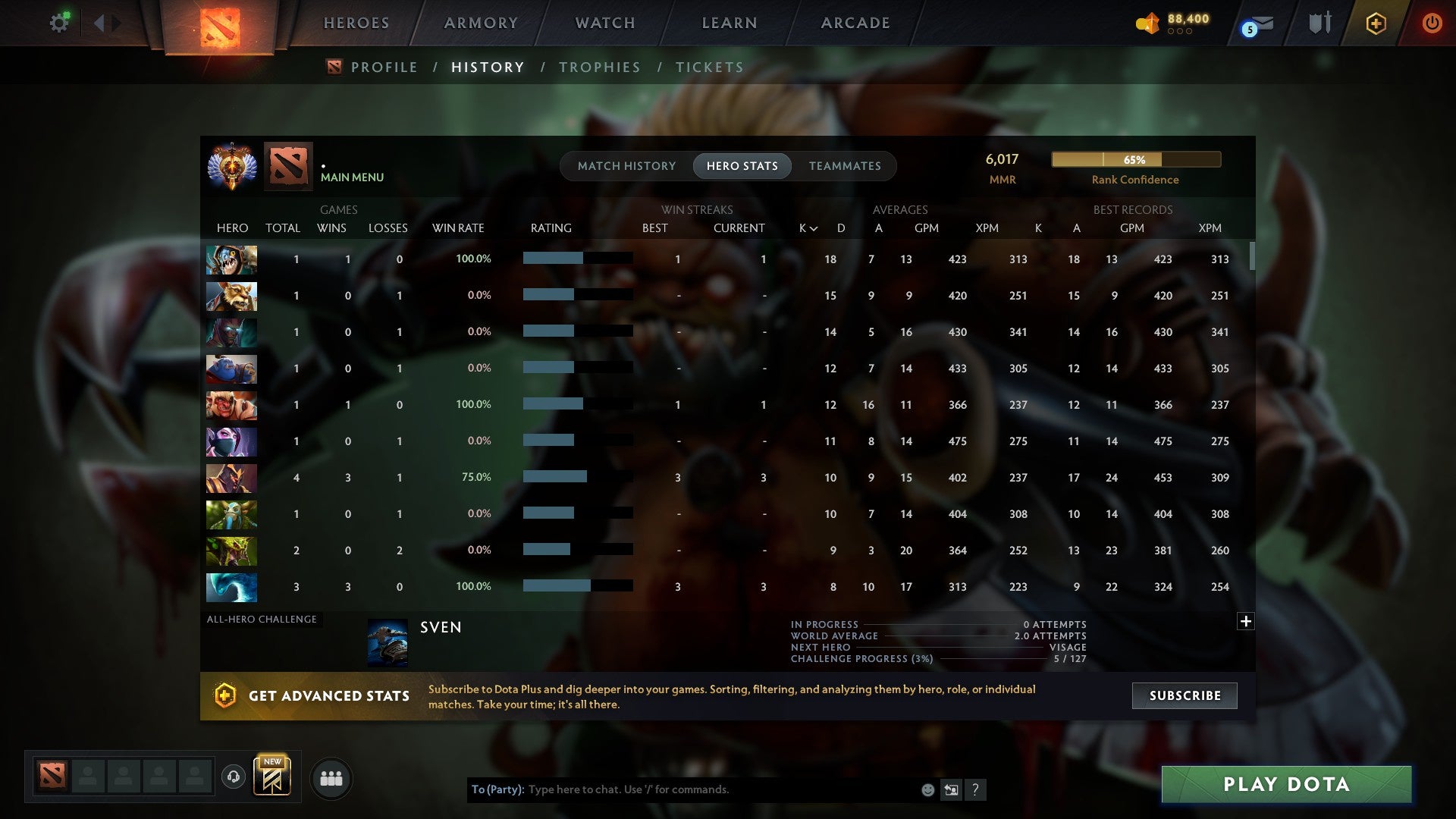
Task: Open the emoticon picker in the chat bar
Action: pos(927,789)
